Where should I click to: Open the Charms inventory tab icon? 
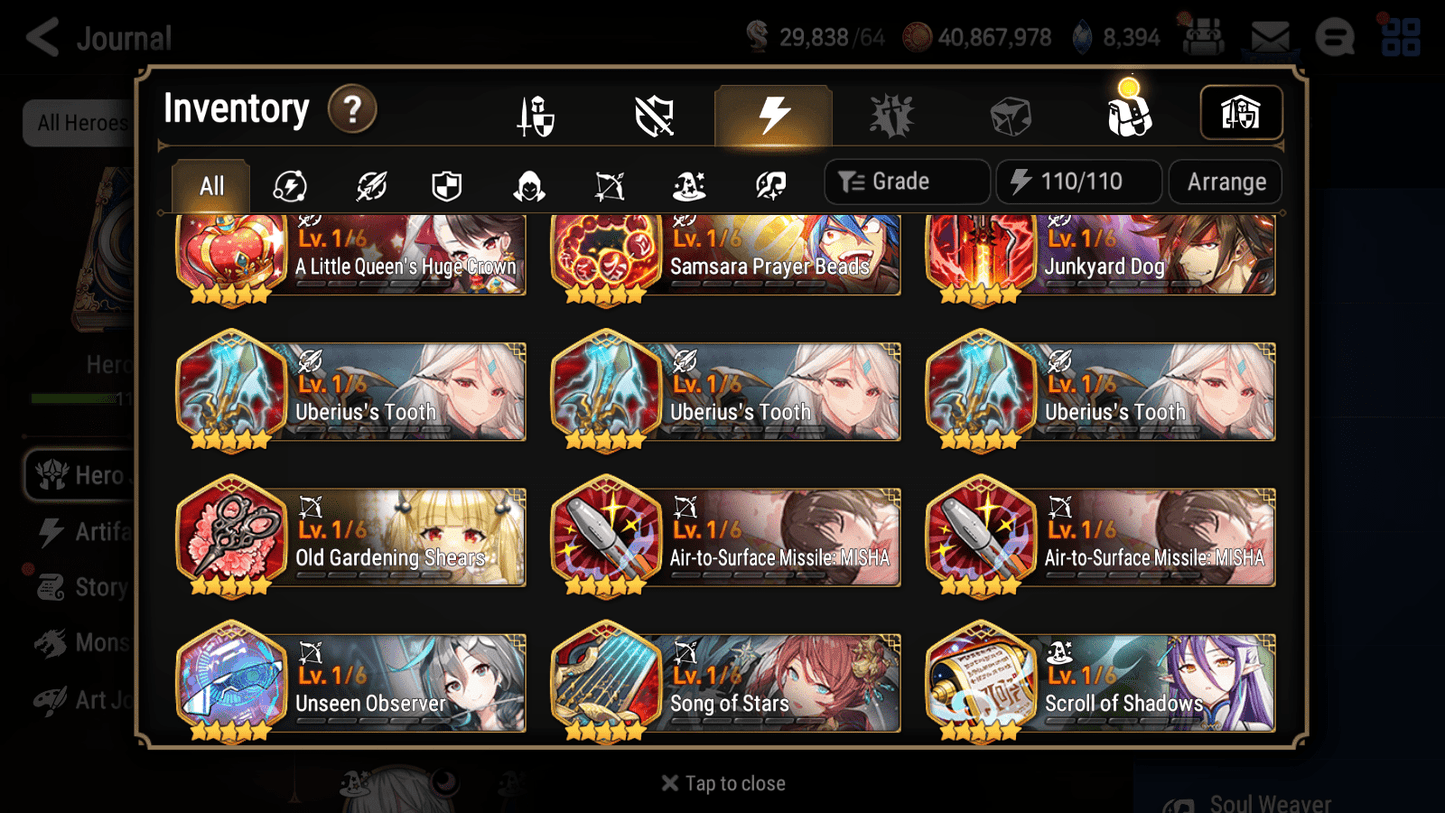(x=891, y=114)
